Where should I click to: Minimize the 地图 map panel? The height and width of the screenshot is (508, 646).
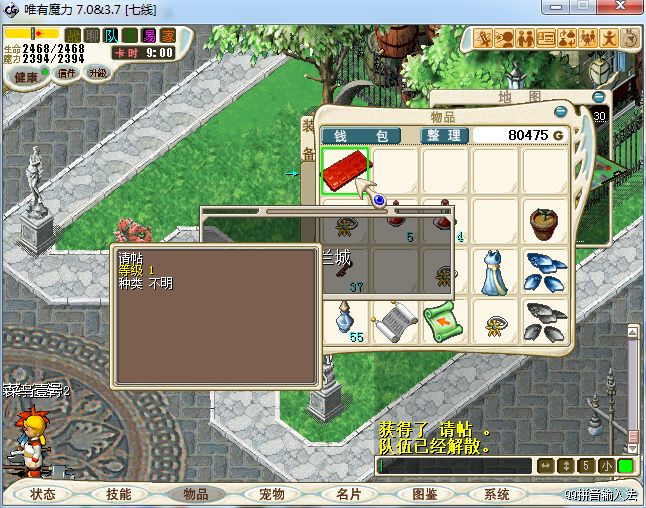click(x=599, y=97)
